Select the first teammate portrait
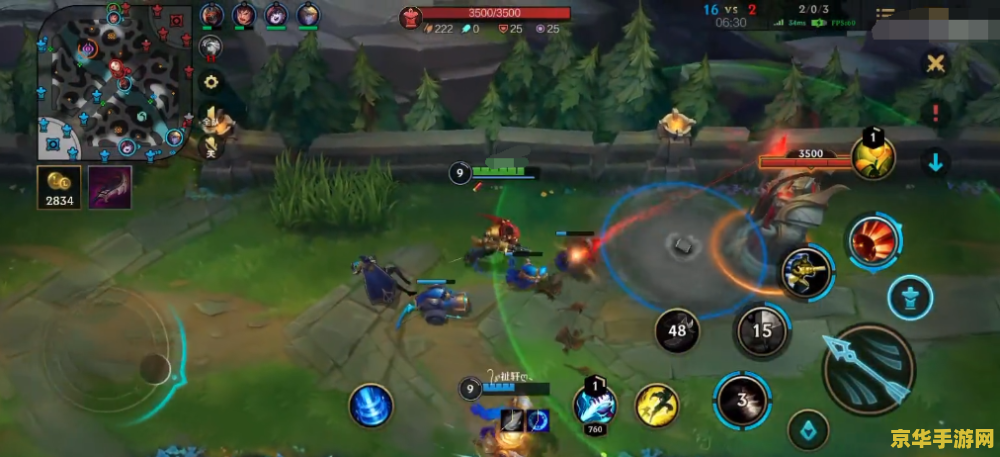This screenshot has width=1000, height=457. (211, 15)
